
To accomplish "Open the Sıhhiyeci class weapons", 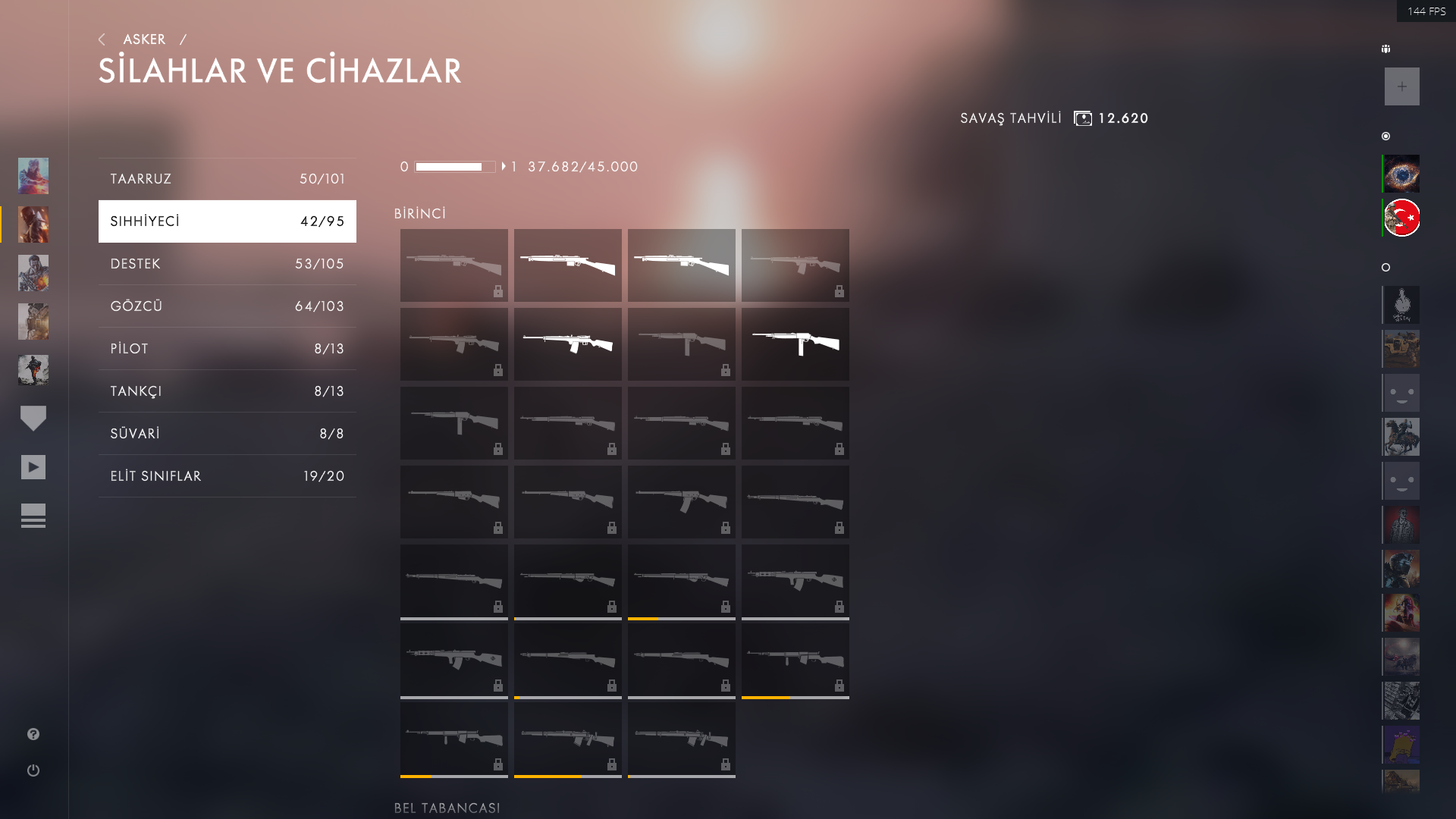I will [227, 221].
